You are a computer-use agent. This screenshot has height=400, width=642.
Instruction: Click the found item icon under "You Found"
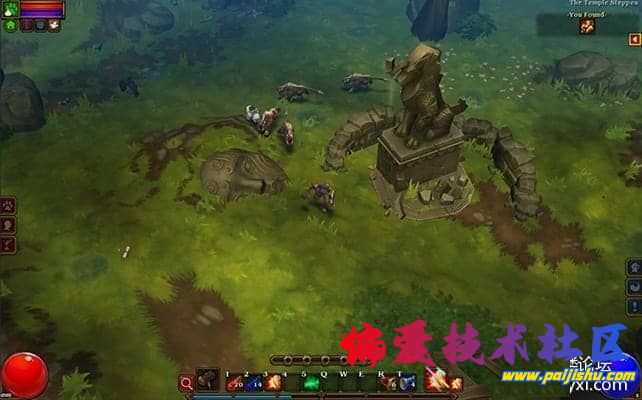pyautogui.click(x=588, y=27)
